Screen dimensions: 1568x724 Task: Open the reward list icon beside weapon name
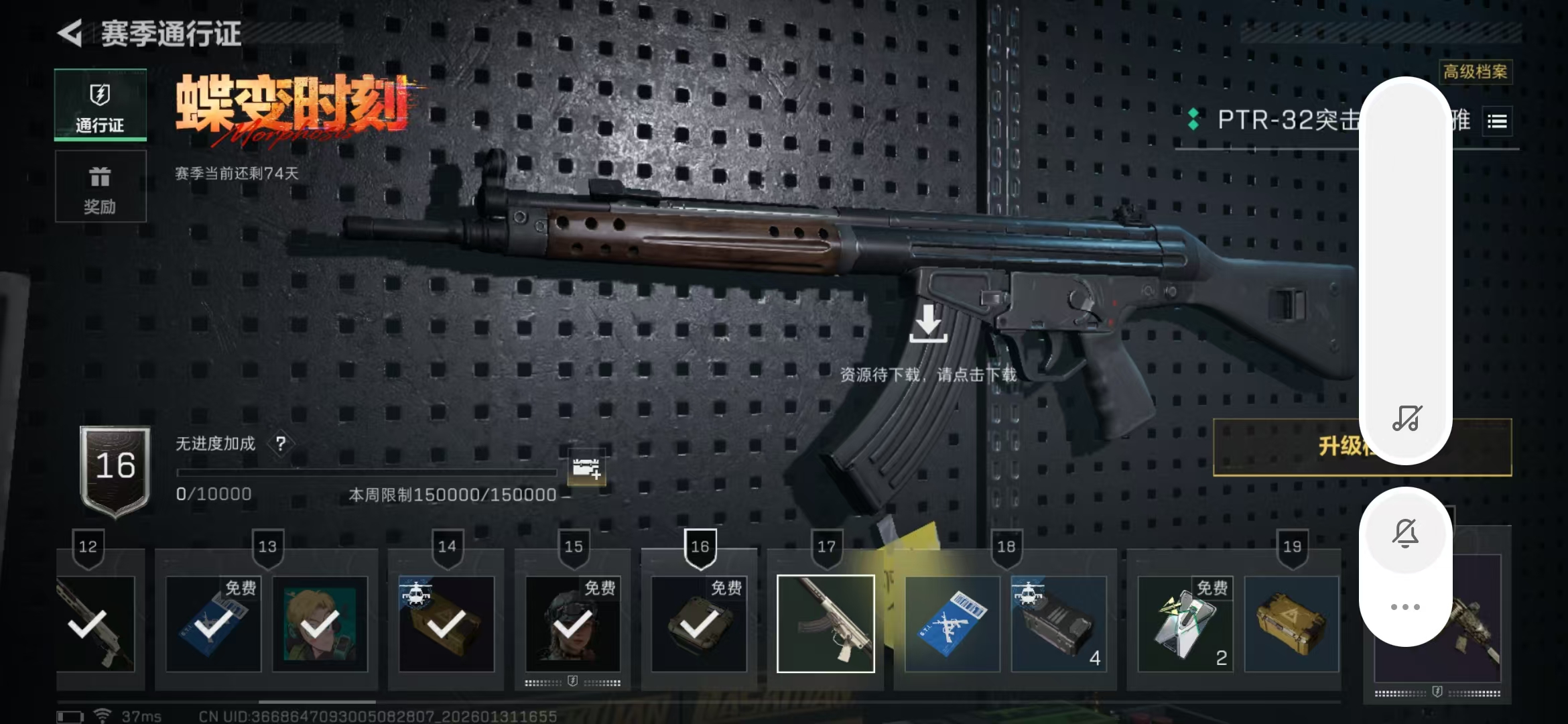1497,121
